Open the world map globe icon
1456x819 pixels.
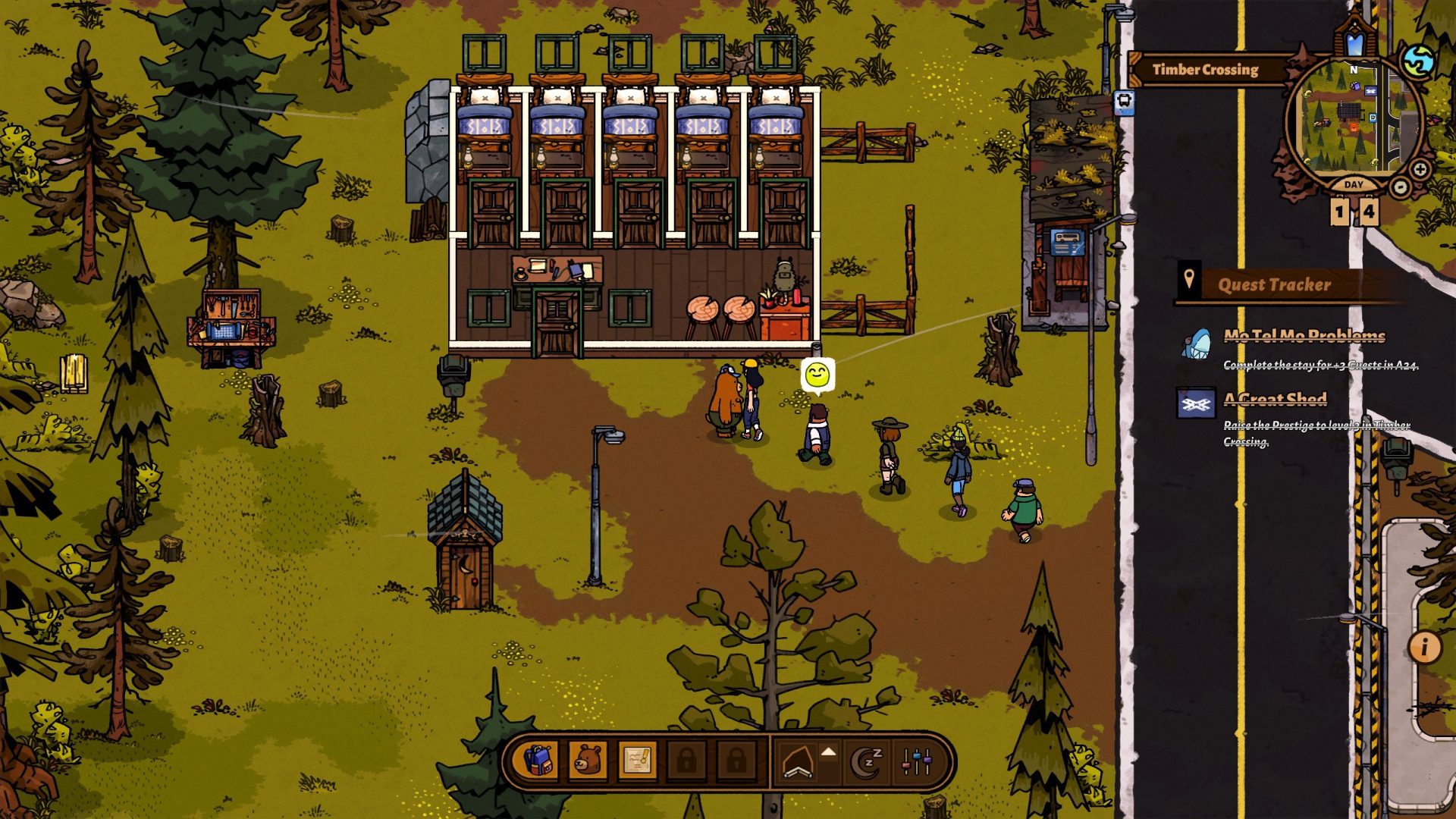tap(1417, 61)
